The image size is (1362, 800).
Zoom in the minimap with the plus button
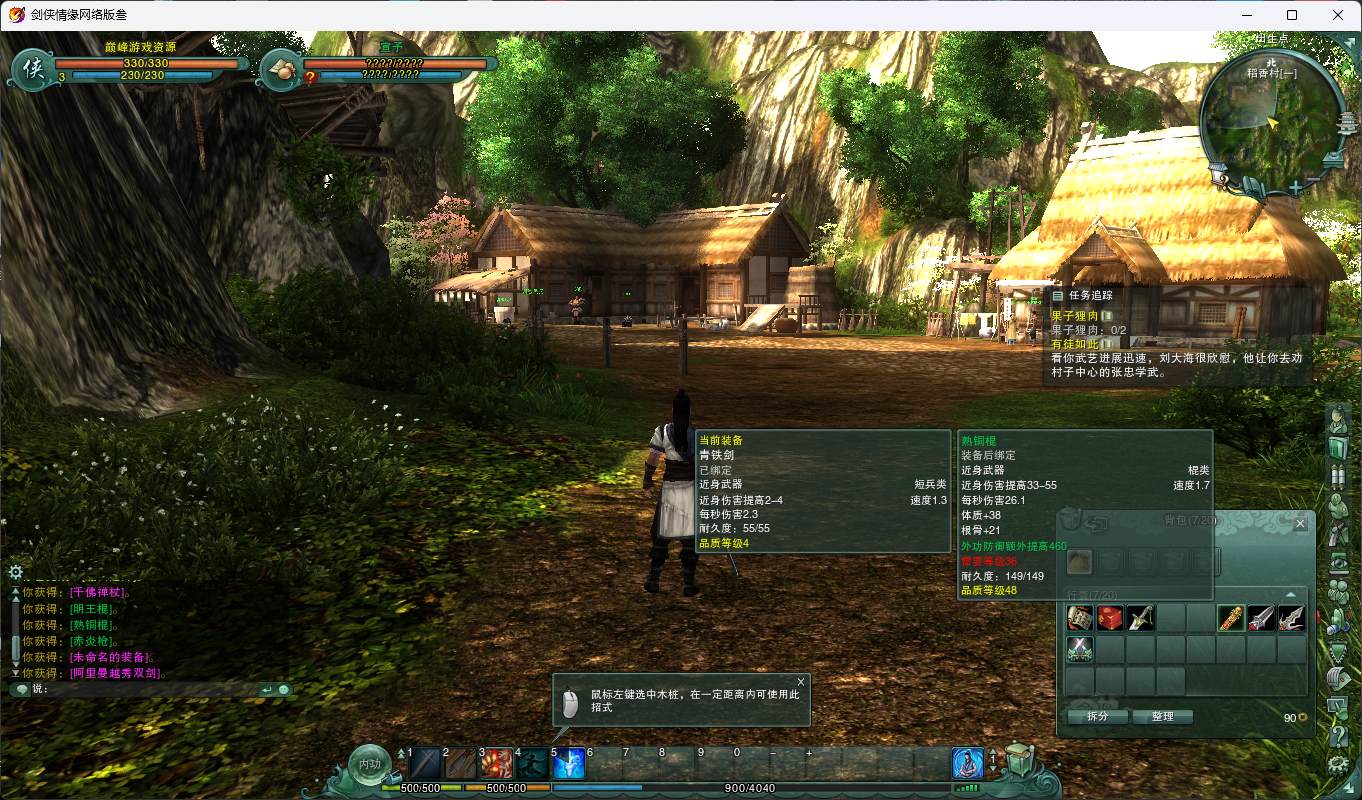pyautogui.click(x=1296, y=187)
